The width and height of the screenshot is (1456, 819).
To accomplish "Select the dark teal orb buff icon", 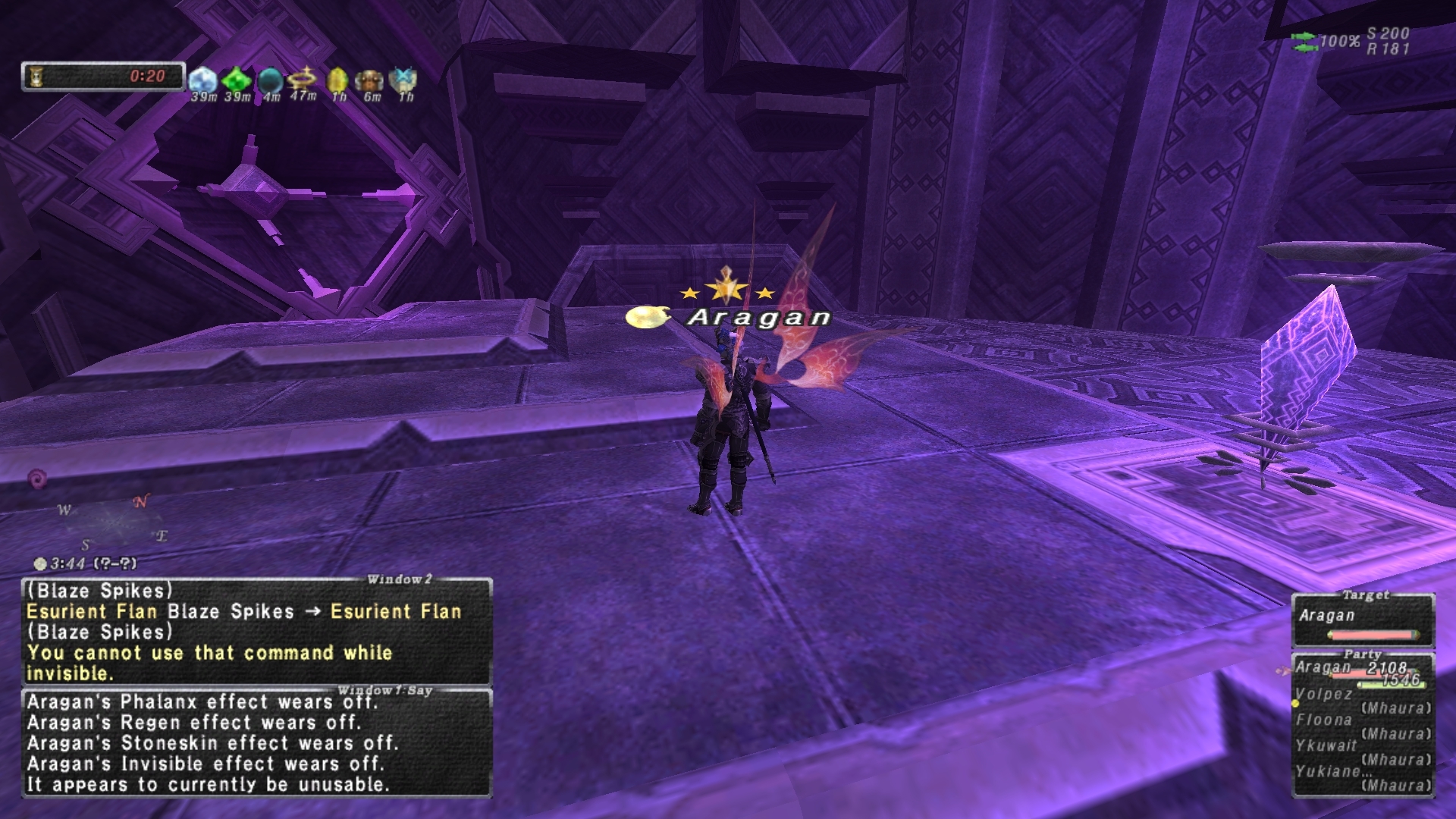I will pos(270,80).
